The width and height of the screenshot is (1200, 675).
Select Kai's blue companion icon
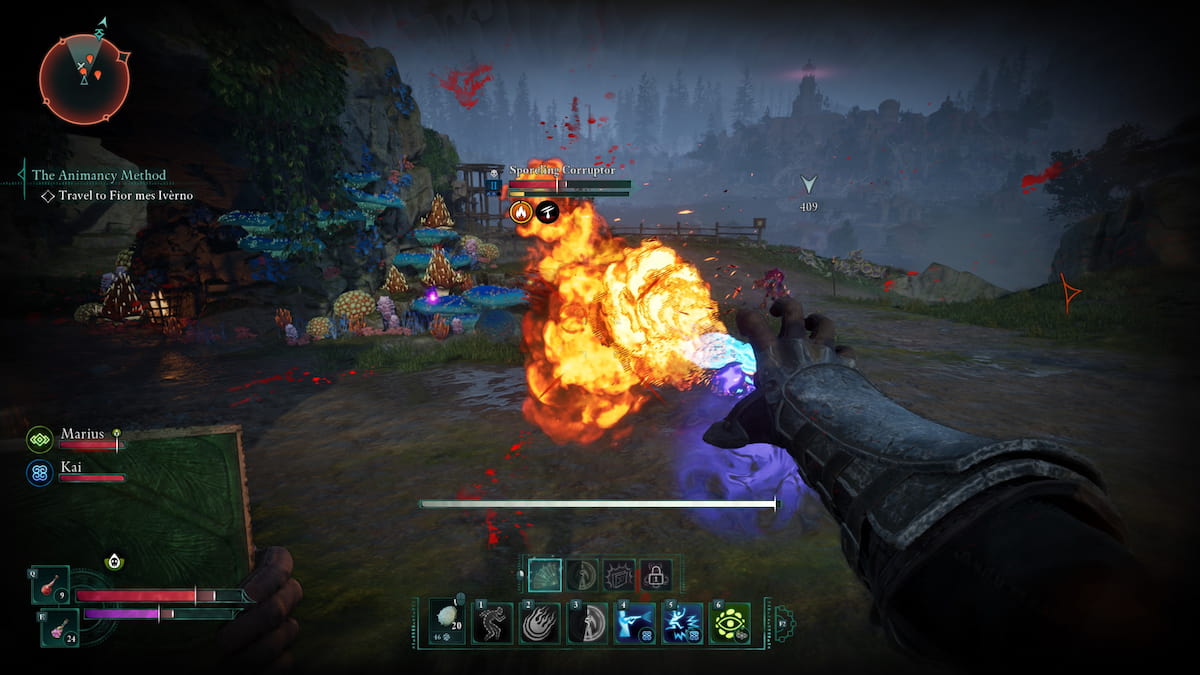click(40, 472)
